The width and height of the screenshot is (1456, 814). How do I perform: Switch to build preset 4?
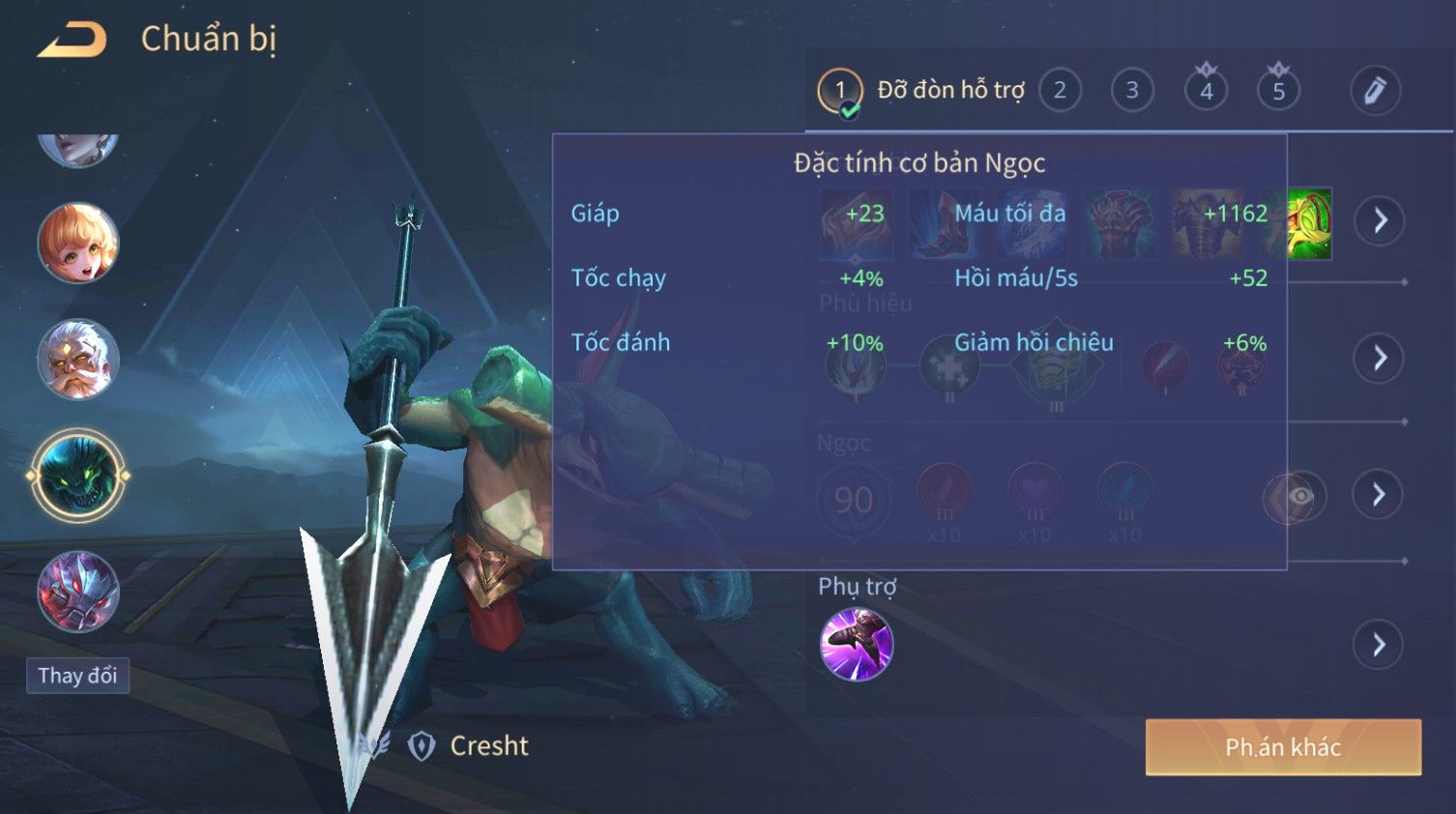[1206, 91]
